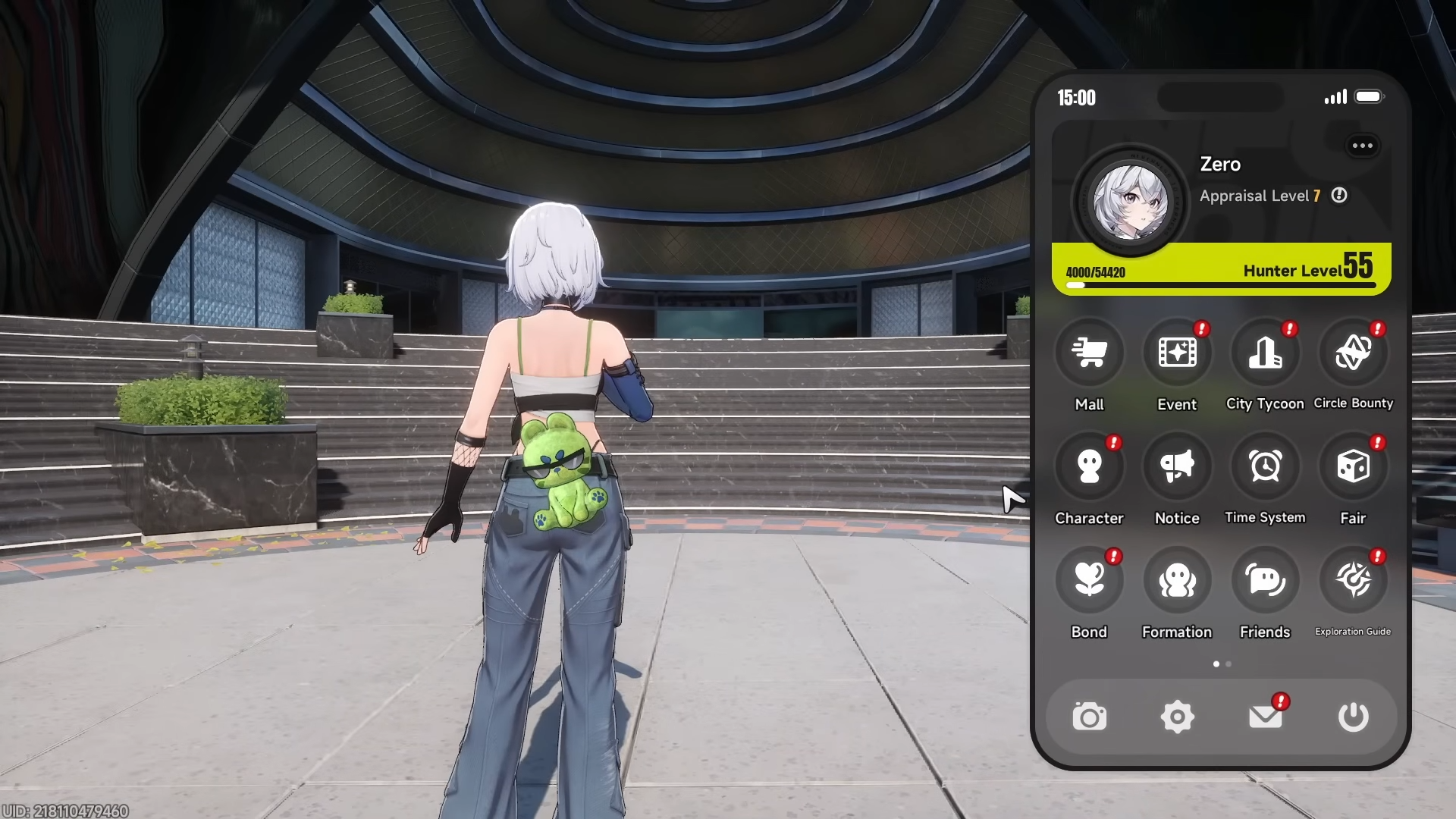Click the power button to log out
This screenshot has height=819, width=1456.
coord(1353,717)
